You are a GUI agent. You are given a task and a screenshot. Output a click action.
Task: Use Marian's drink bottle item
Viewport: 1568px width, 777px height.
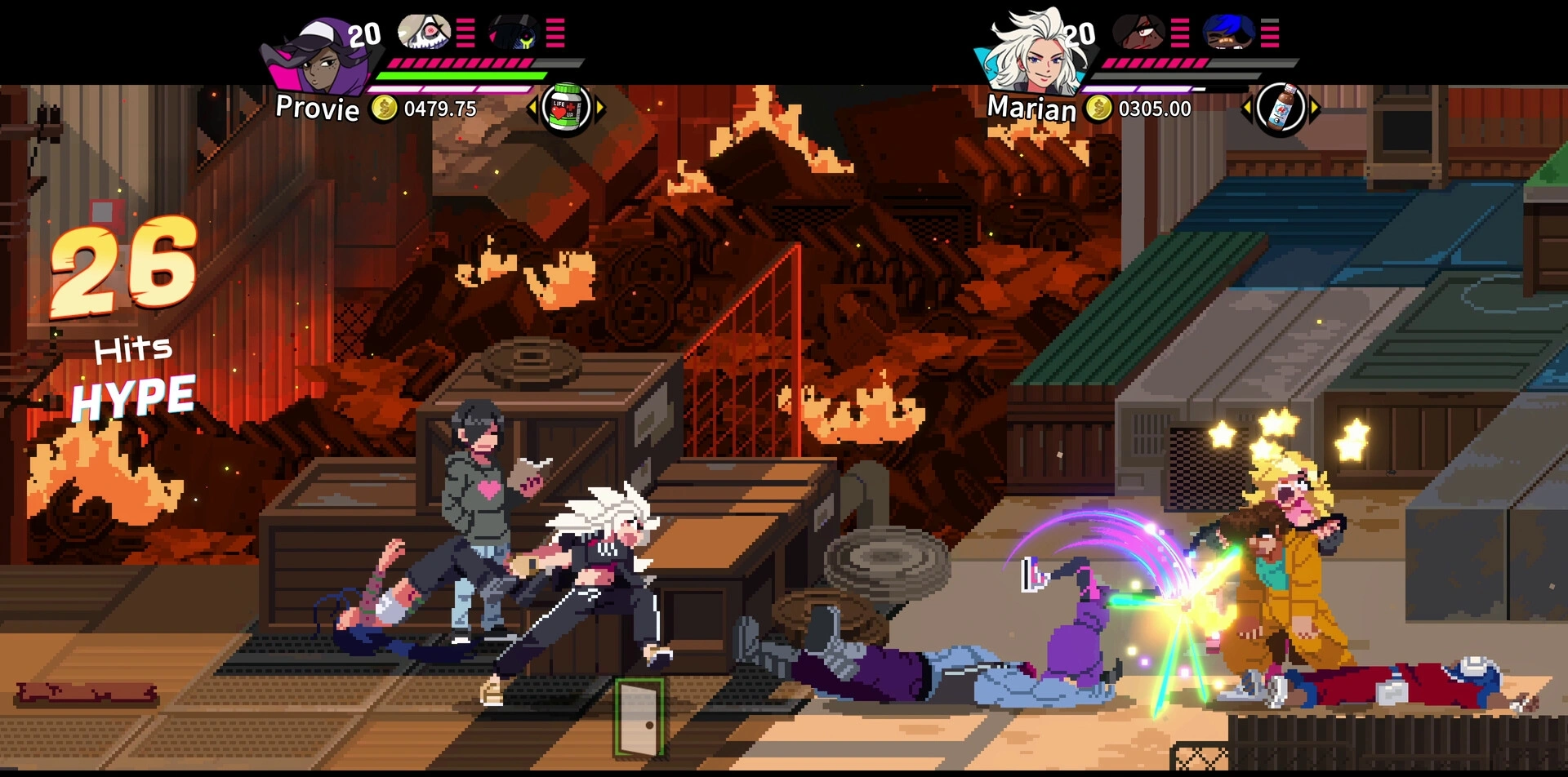point(1280,108)
